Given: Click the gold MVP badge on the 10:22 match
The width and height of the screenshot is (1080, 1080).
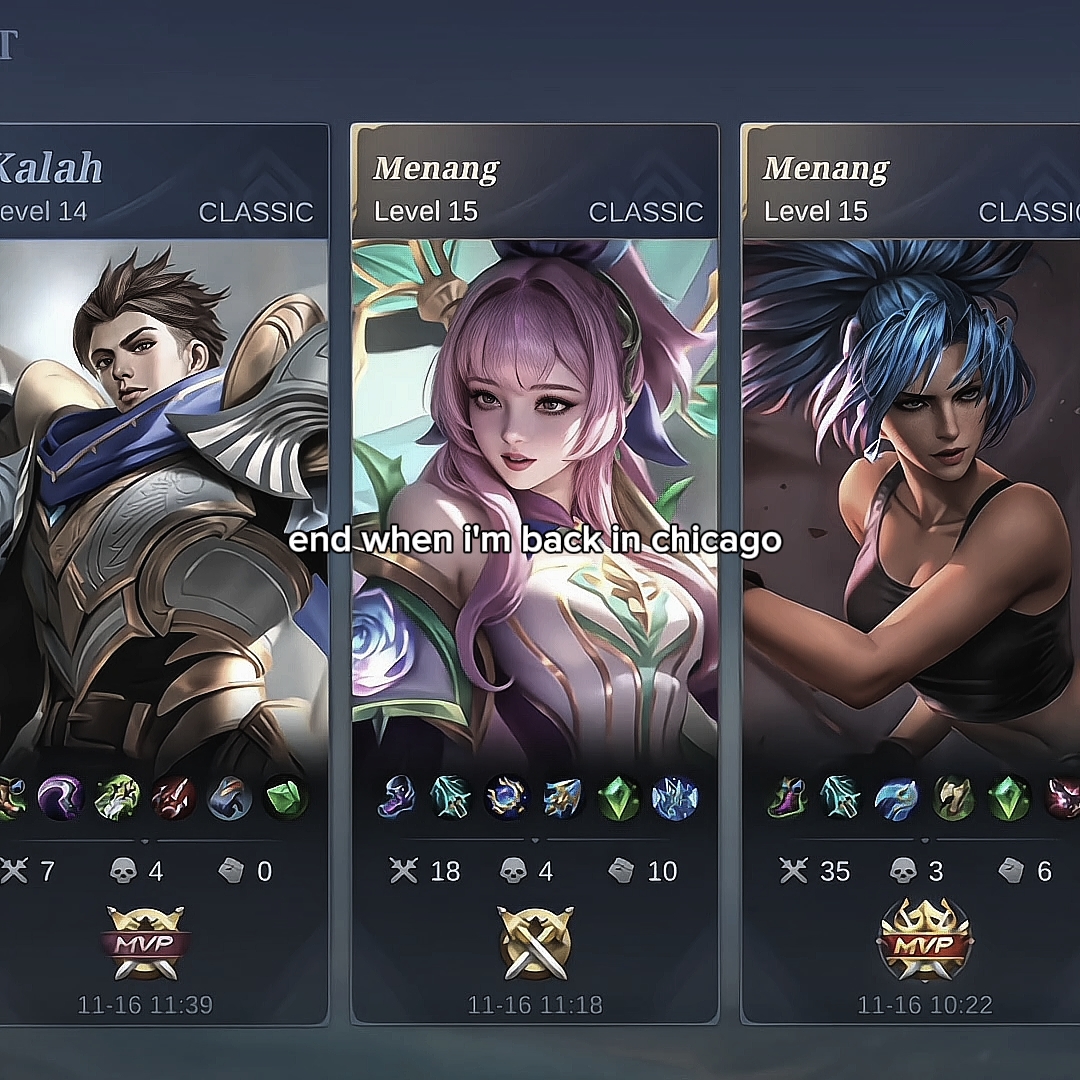Looking at the screenshot, I should tap(924, 942).
